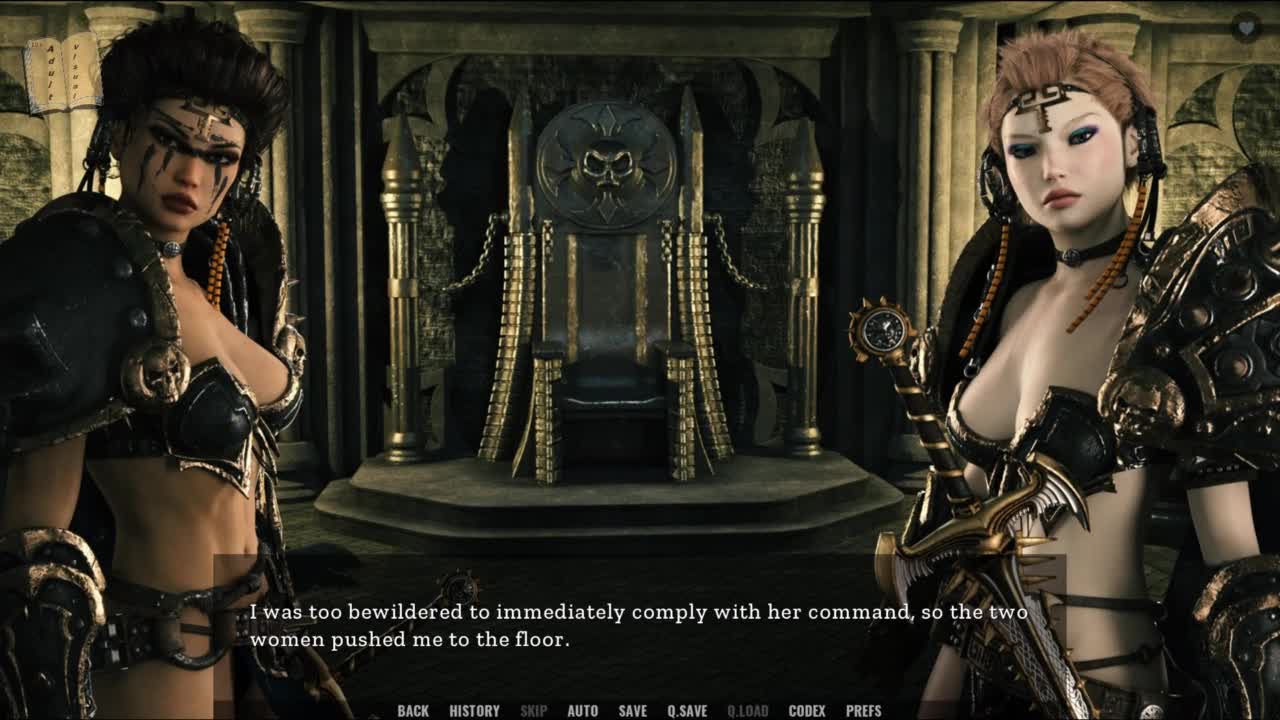The image size is (1280, 720).
Task: Quick save with Q.SAVE
Action: 687,711
